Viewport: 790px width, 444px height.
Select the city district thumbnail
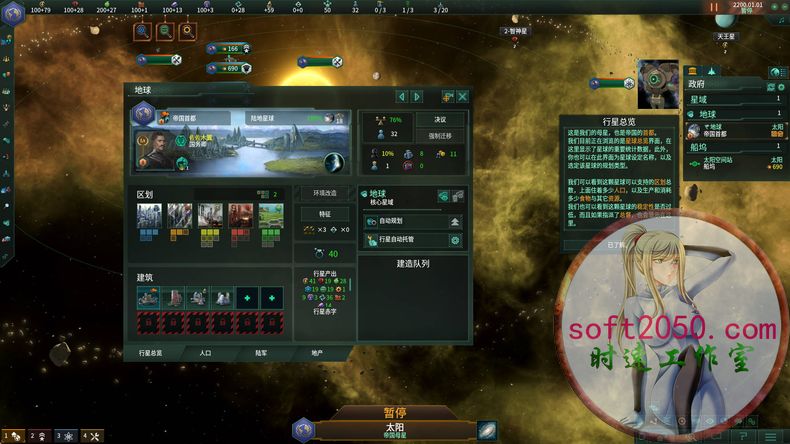tap(149, 216)
